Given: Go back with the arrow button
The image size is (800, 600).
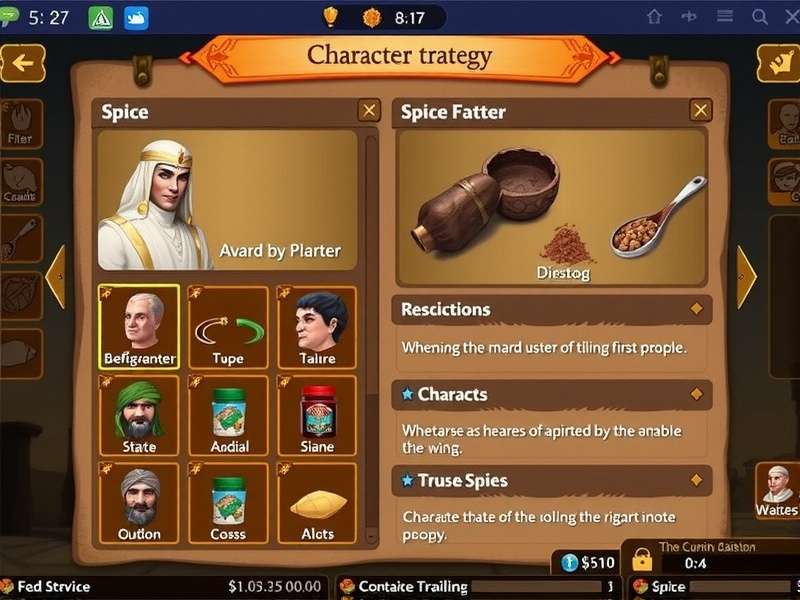Looking at the screenshot, I should (22, 64).
